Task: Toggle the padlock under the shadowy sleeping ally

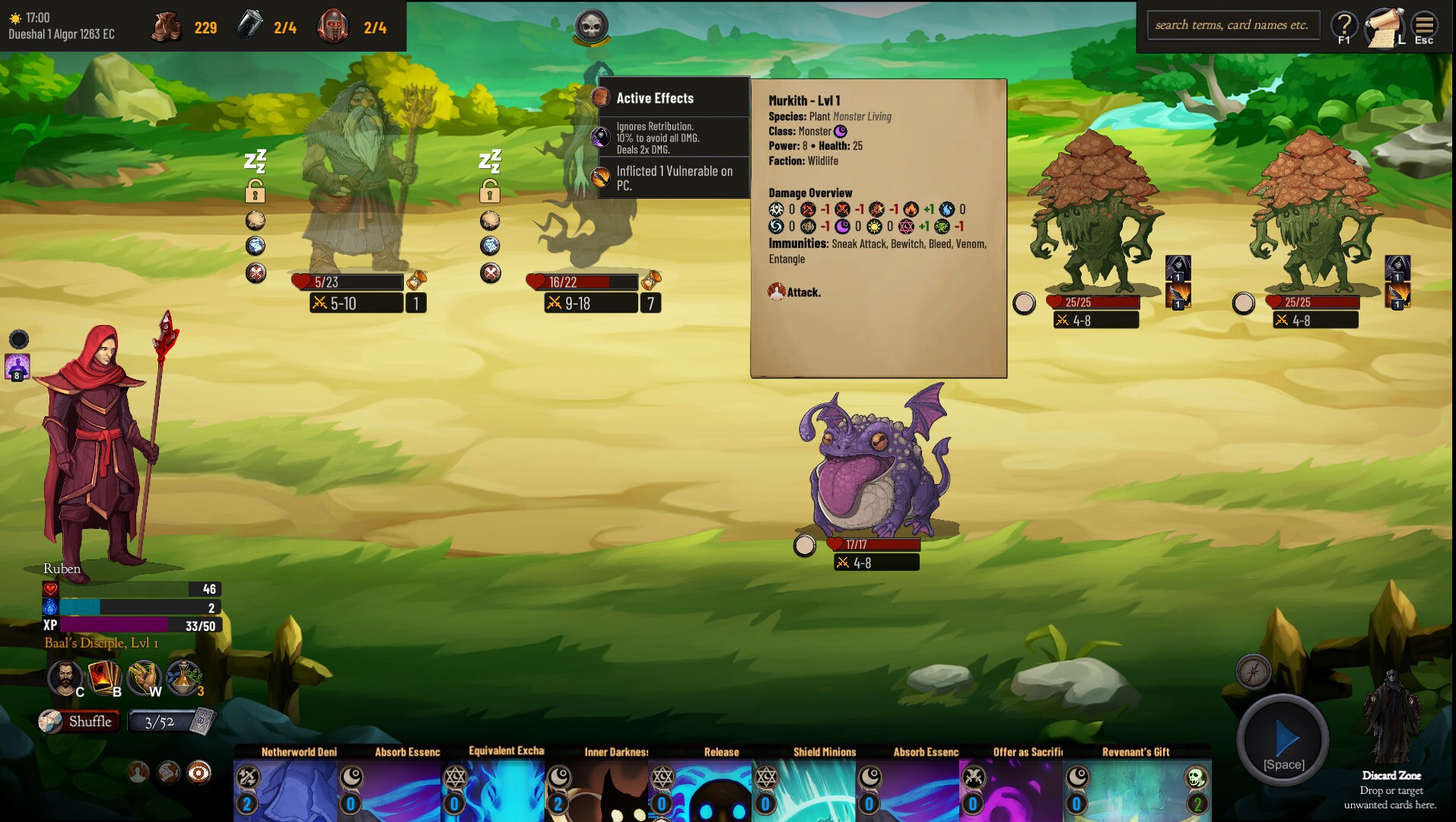Action: 491,193
